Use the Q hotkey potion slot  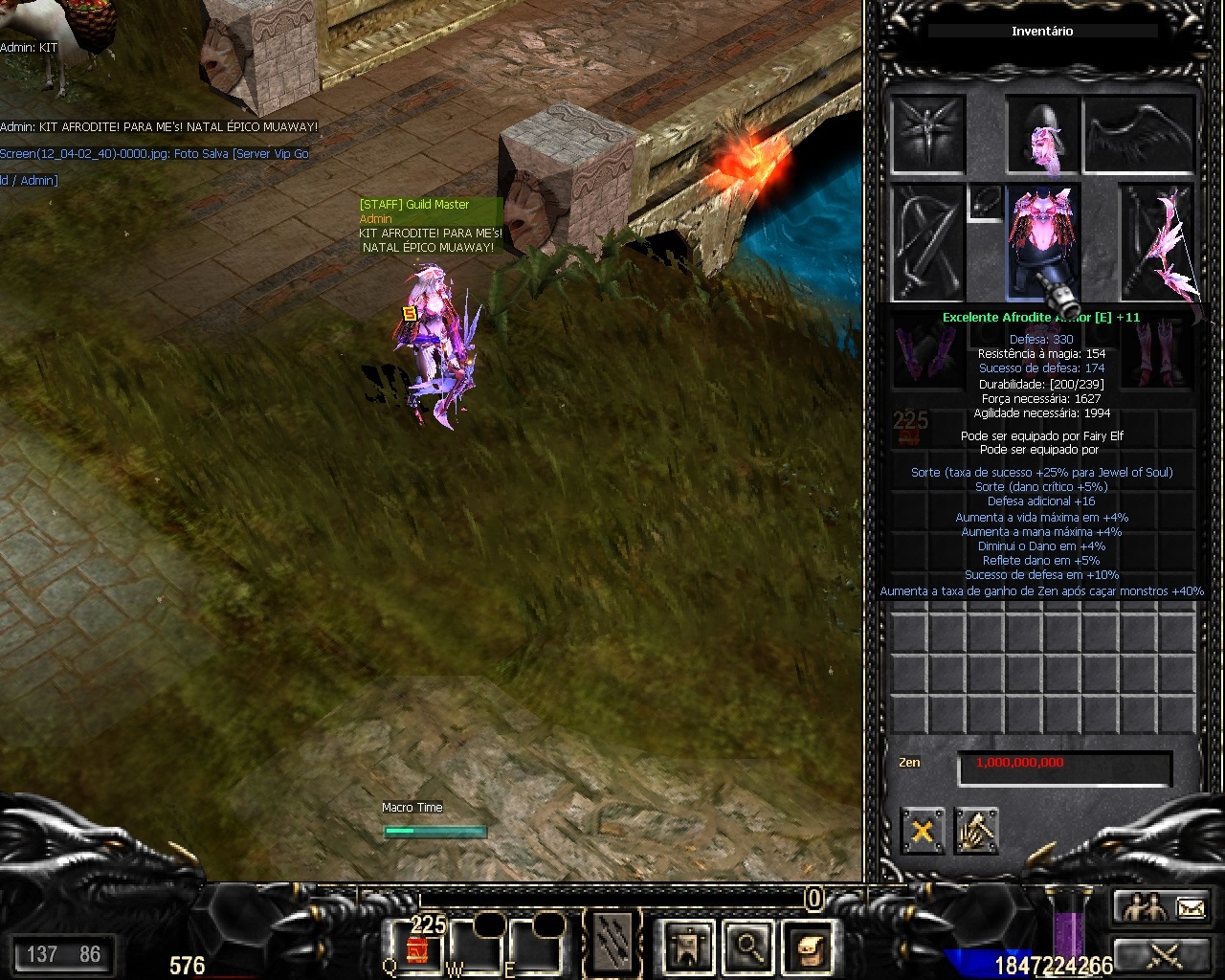pos(417,946)
